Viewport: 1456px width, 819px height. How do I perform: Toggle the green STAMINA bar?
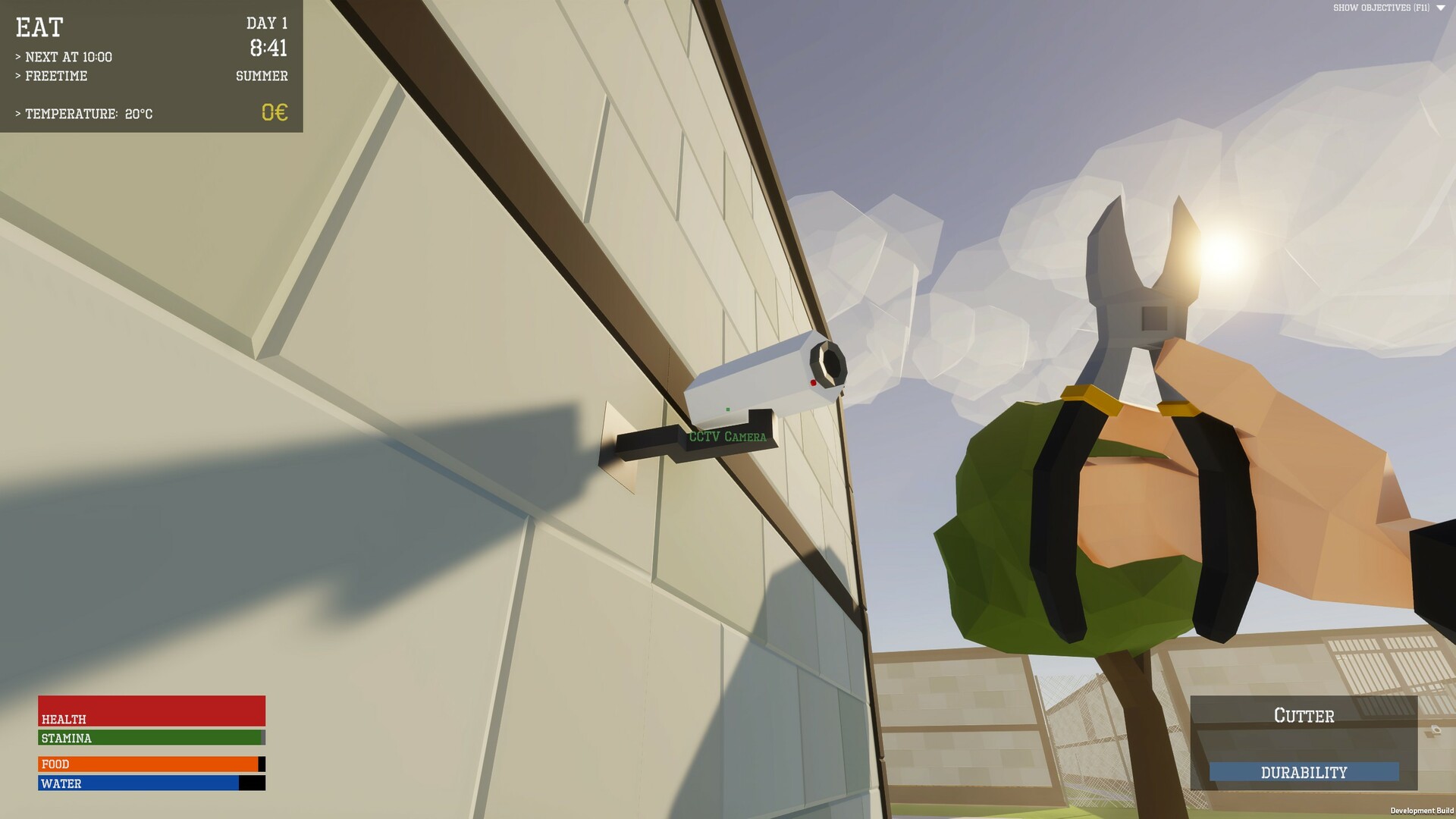pyautogui.click(x=148, y=738)
